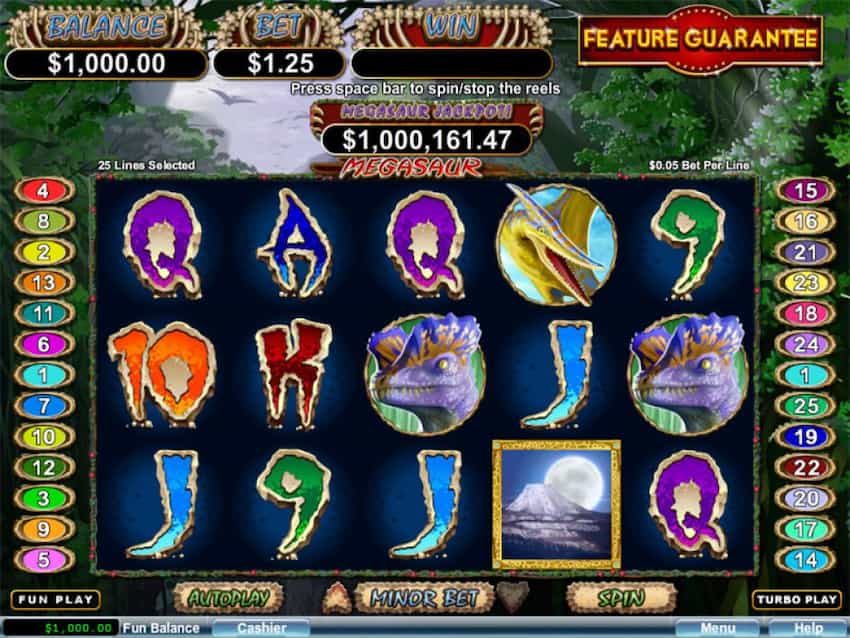The width and height of the screenshot is (850, 638).
Task: Select payline 13 marker
Action: [x=43, y=283]
